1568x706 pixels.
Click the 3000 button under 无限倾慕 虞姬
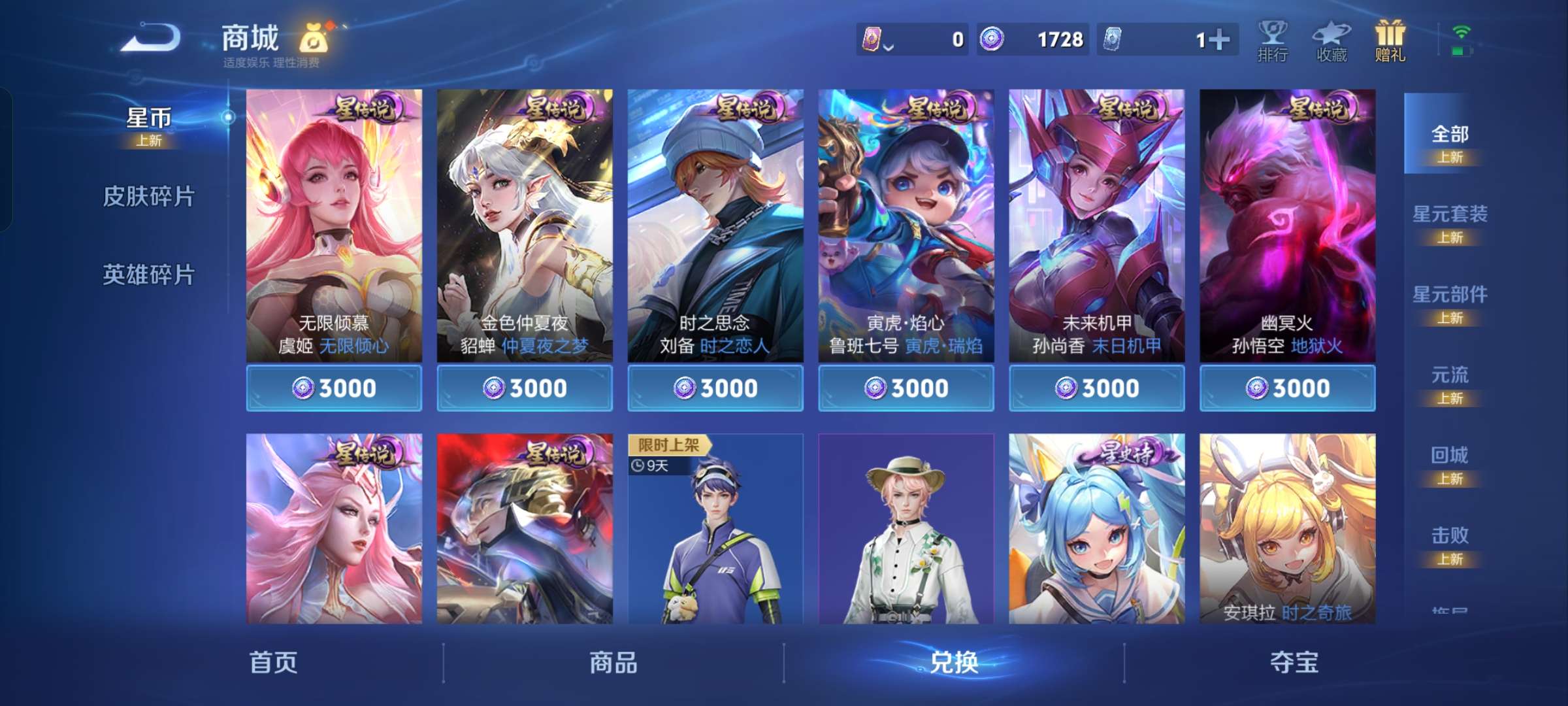(x=335, y=388)
